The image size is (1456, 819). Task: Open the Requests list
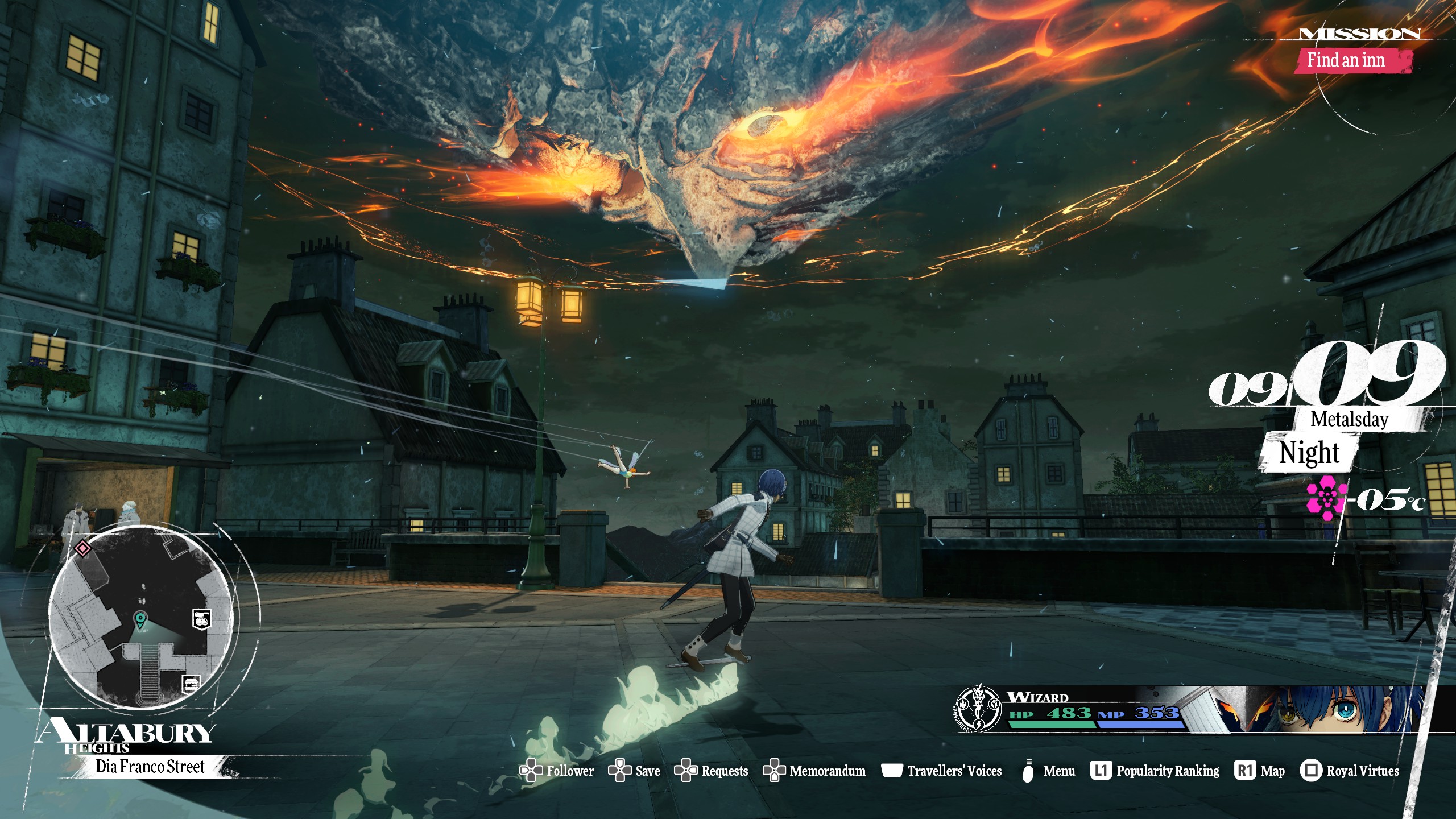(x=712, y=771)
